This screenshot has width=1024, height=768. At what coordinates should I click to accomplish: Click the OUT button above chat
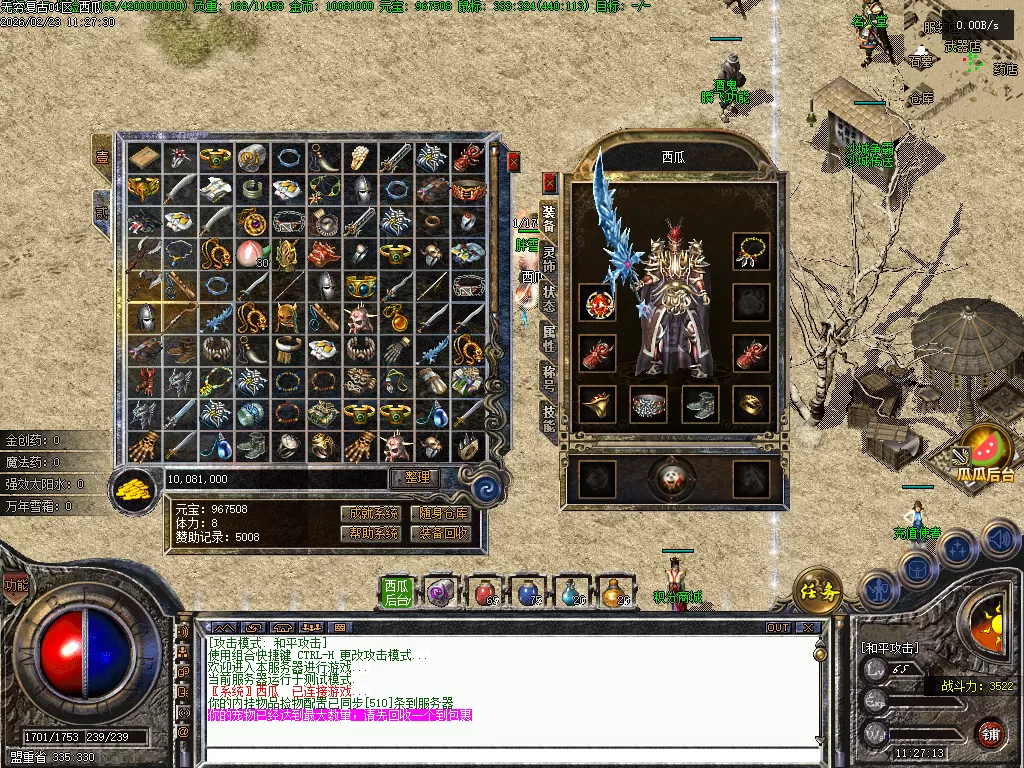tap(778, 628)
